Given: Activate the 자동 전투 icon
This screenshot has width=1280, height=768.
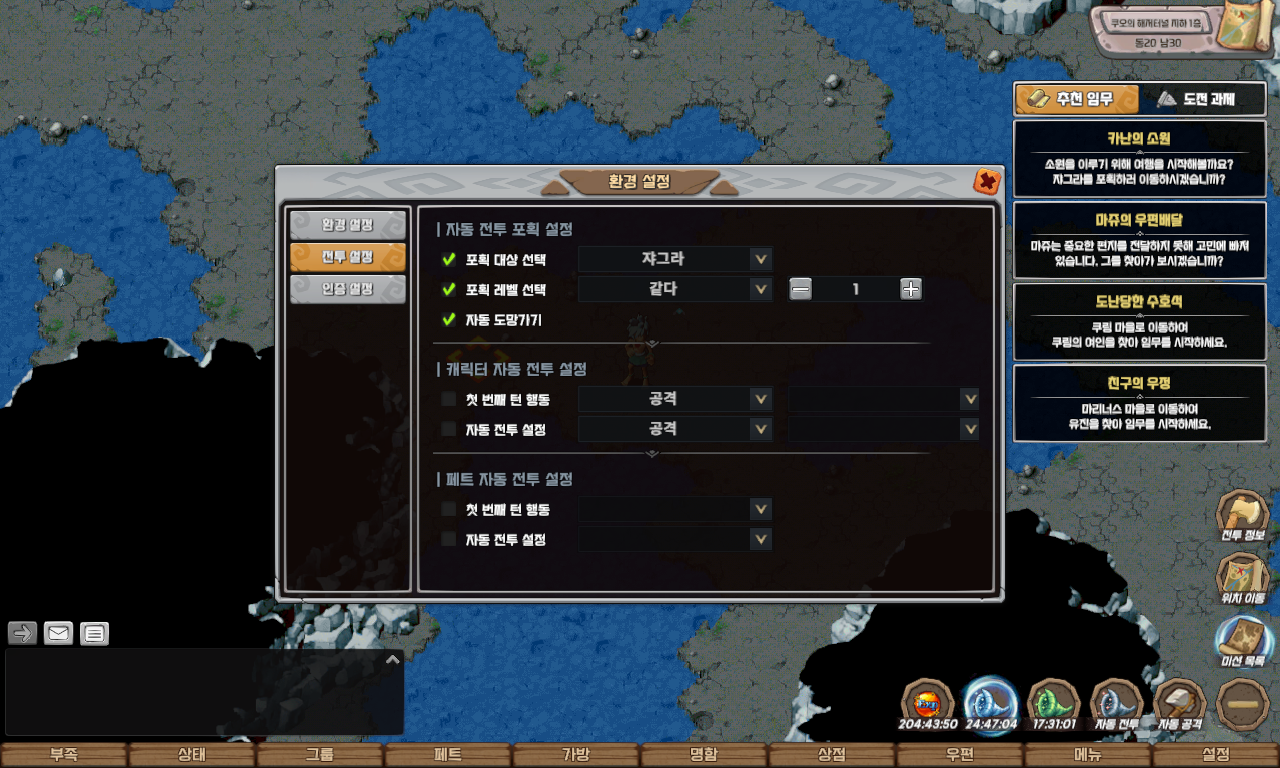Looking at the screenshot, I should tap(1116, 705).
